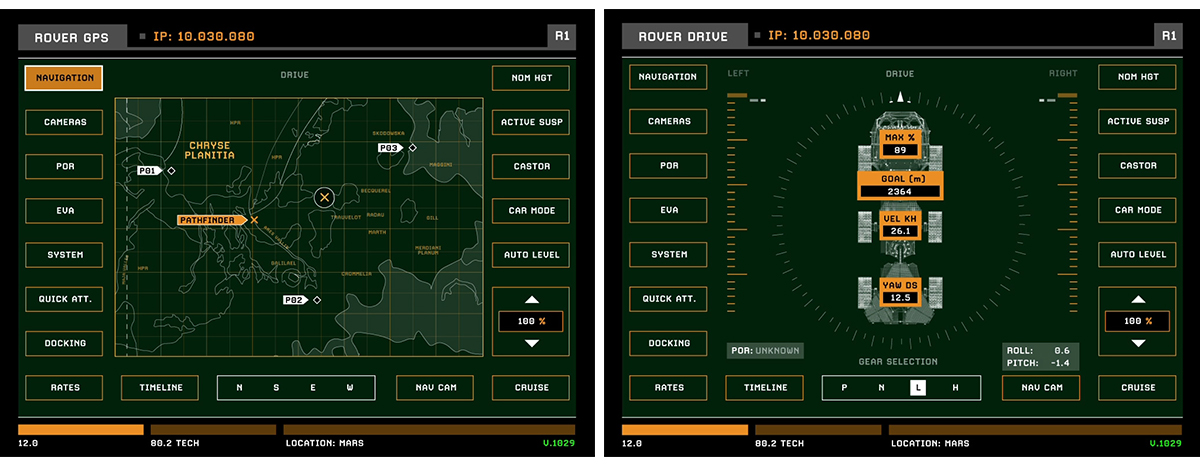This screenshot has width=1200, height=466.
Task: Click the P01 waypoint marker on the map
Action: (149, 171)
